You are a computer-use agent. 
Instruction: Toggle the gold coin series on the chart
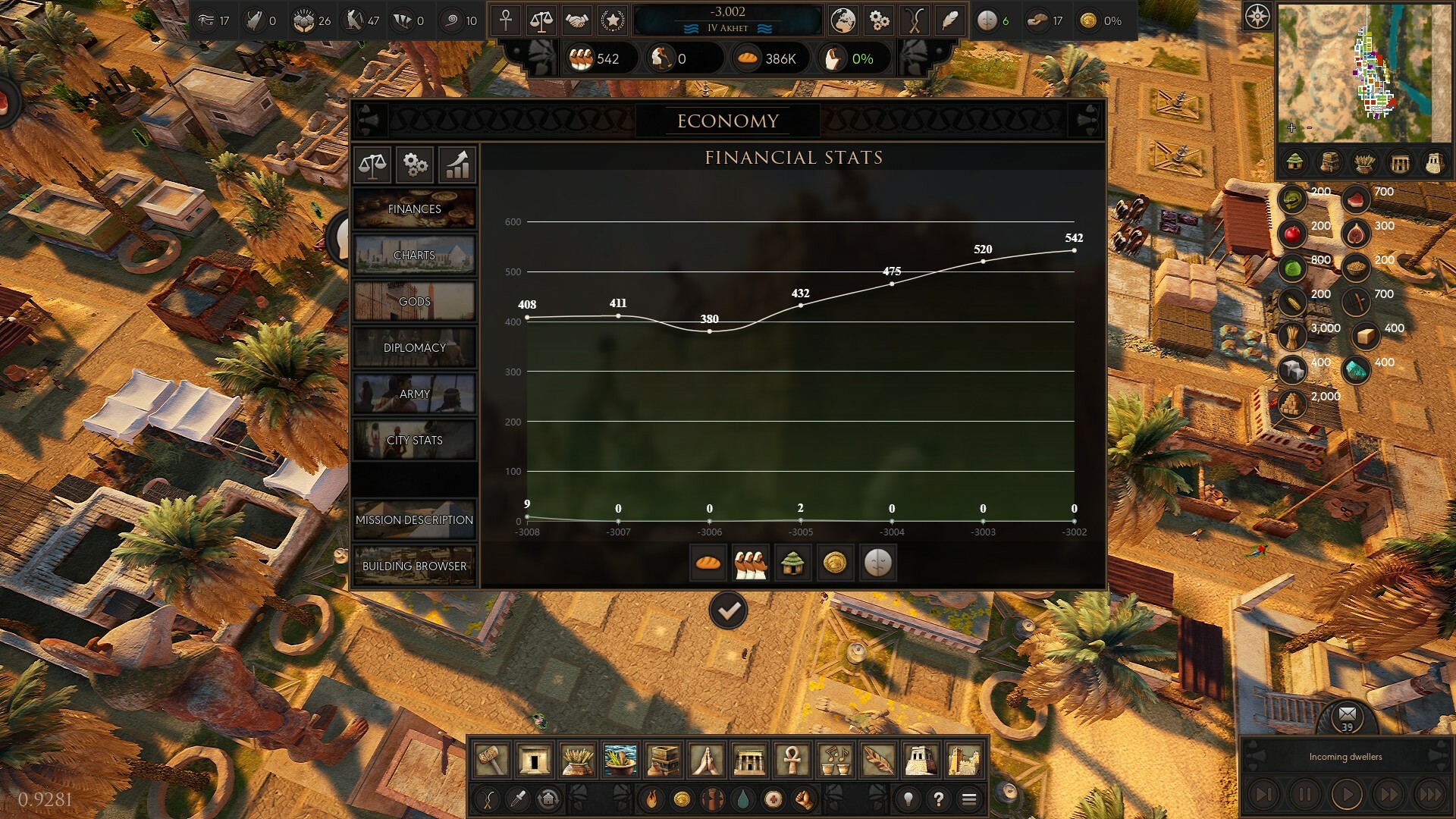[836, 563]
